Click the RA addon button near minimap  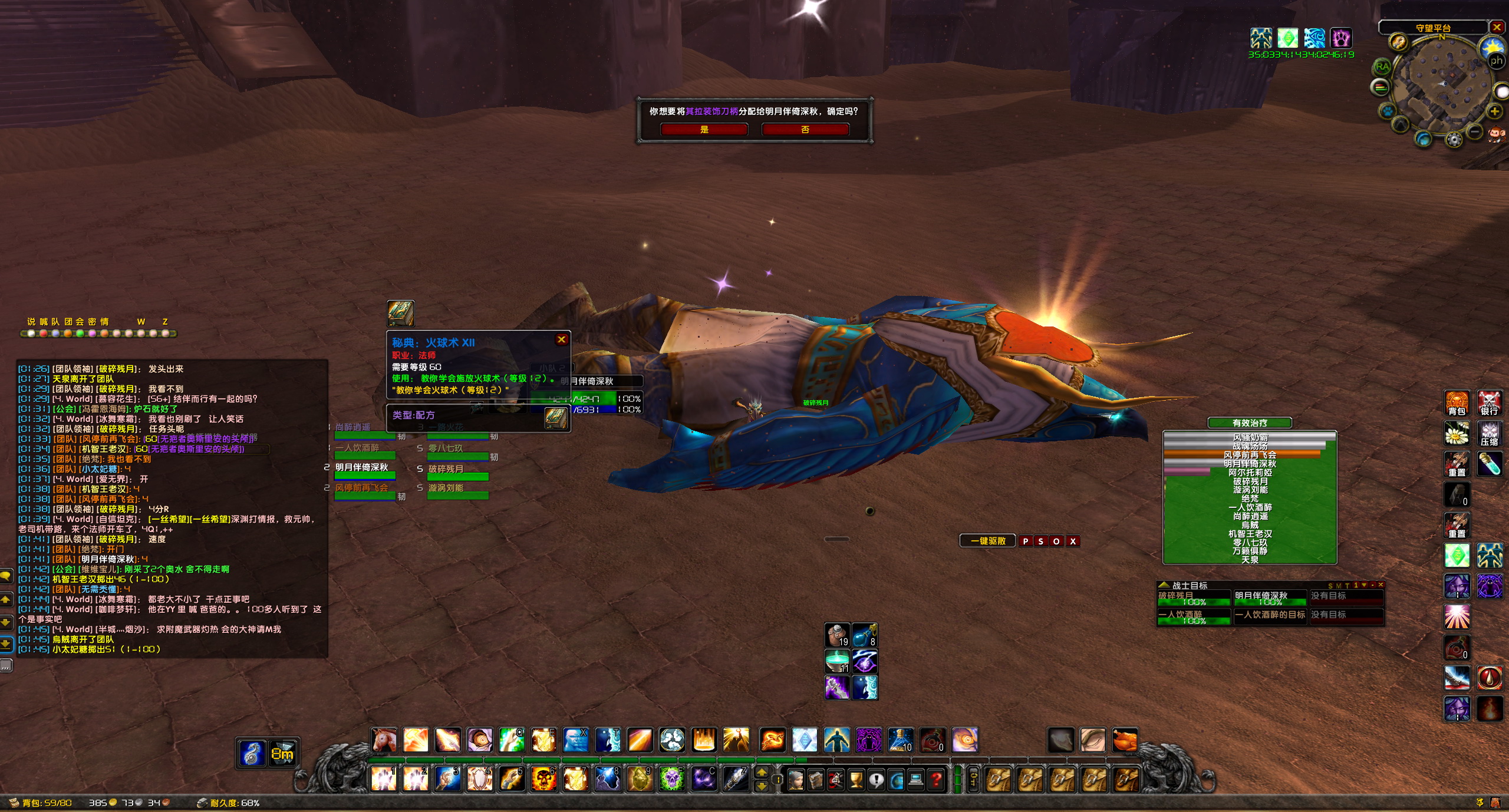click(1383, 67)
